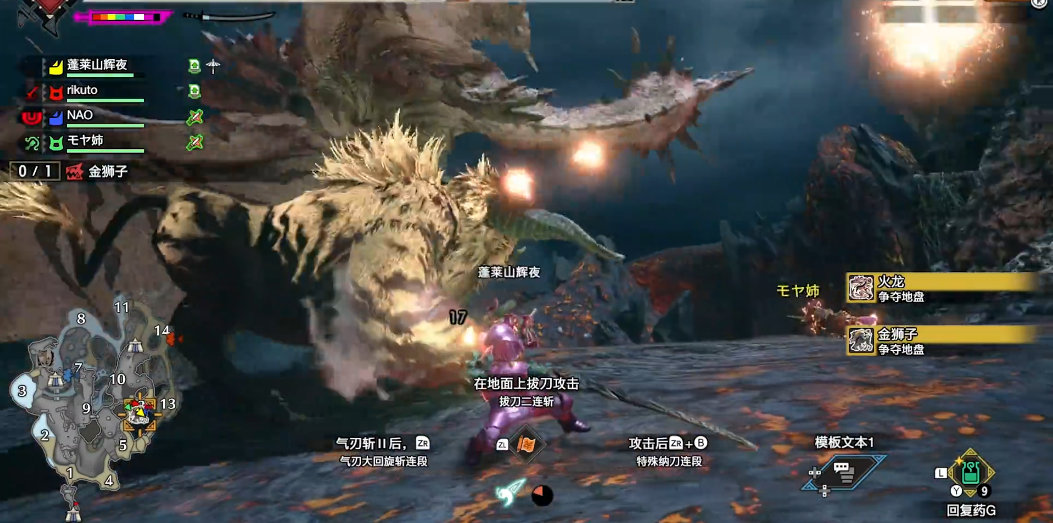Open the 模板文本1 chat shortcut
1053x523 pixels.
[x=843, y=471]
